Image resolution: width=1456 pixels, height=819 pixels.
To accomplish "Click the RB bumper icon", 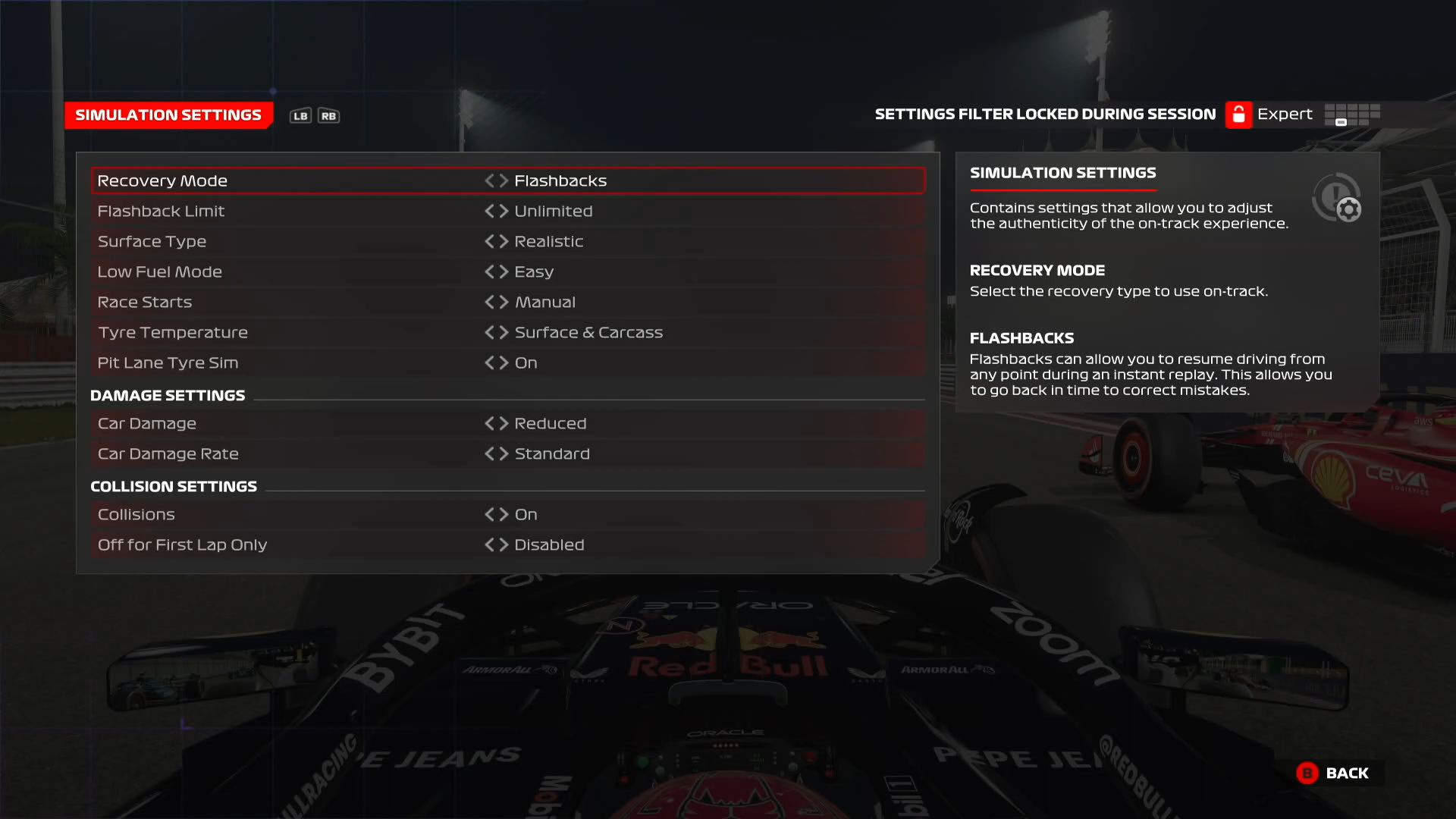I will [327, 115].
